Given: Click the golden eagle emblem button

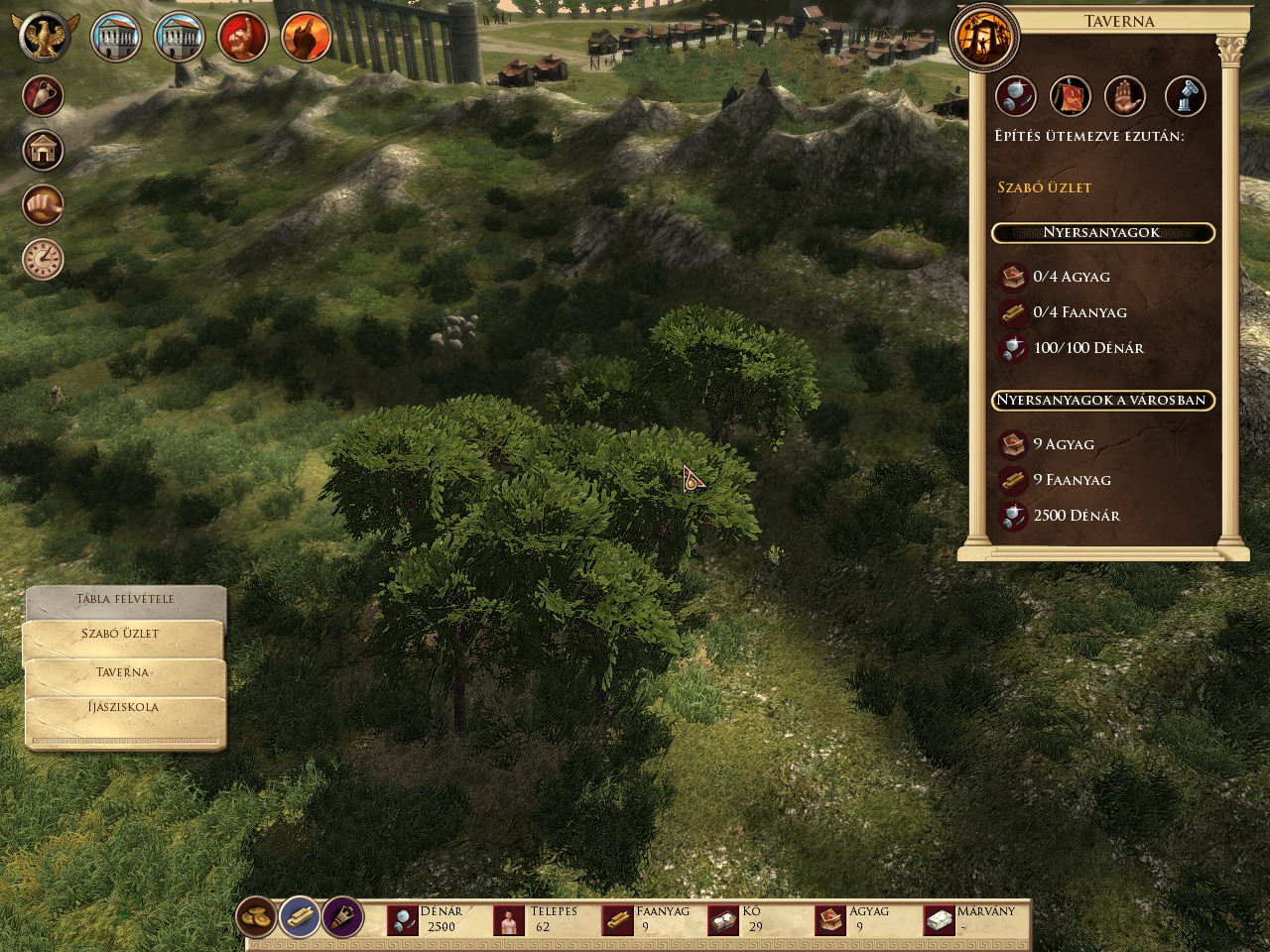Looking at the screenshot, I should (45, 37).
